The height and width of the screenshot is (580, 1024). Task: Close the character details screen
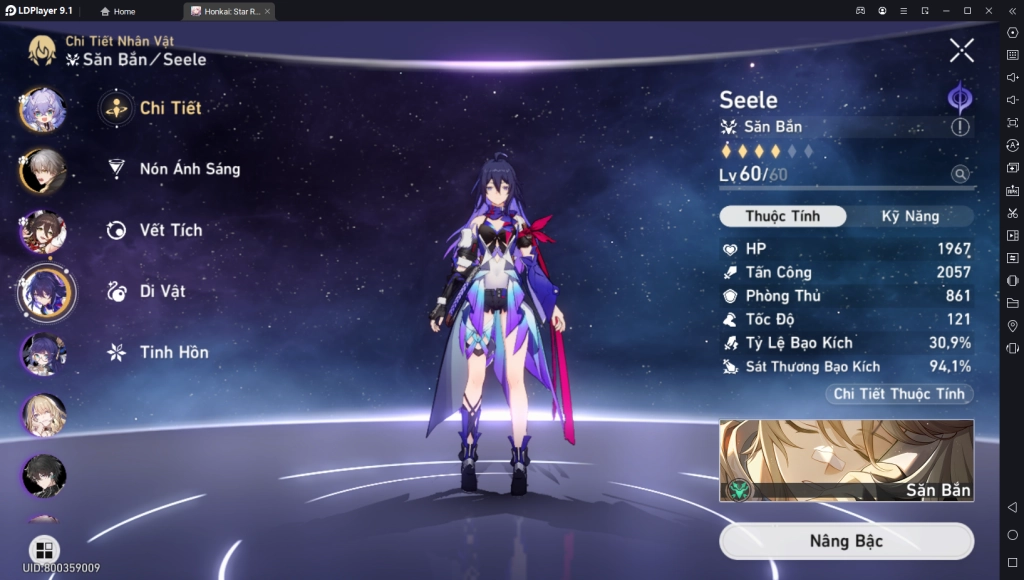(x=961, y=50)
